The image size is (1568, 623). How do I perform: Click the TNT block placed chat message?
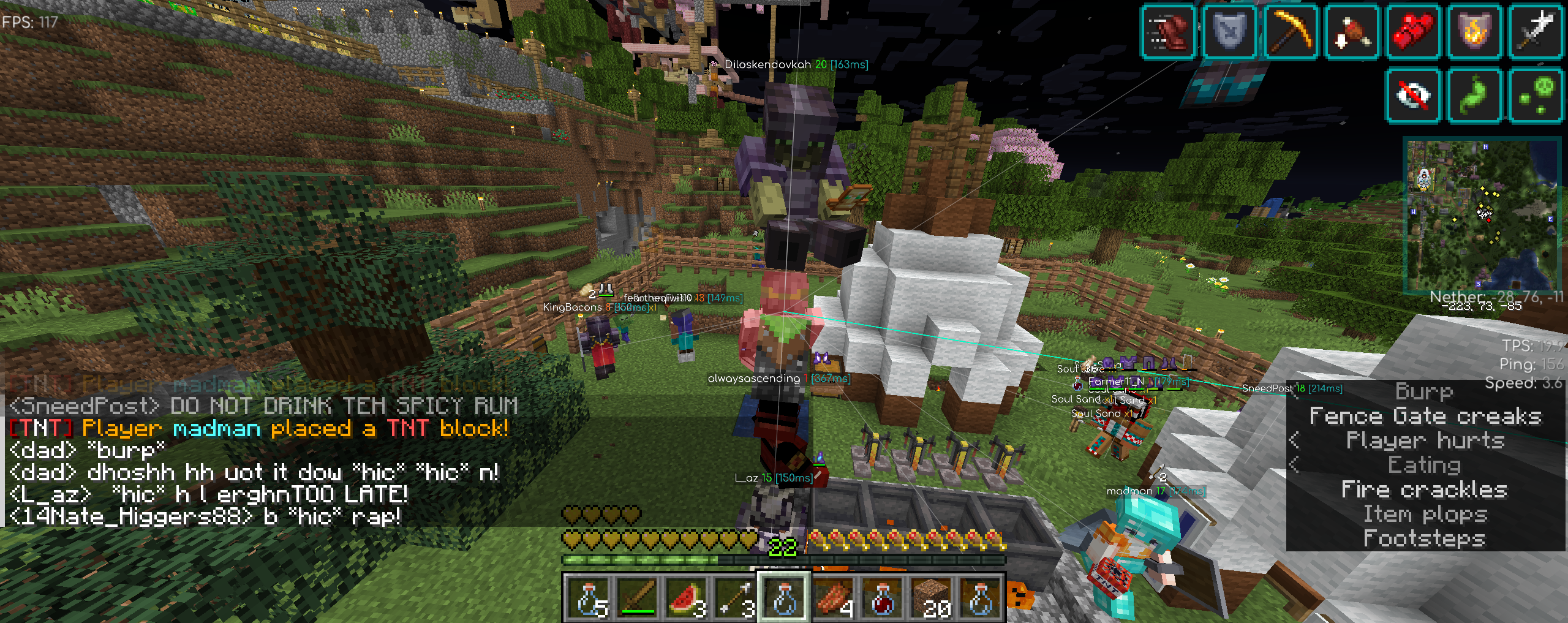[x=258, y=428]
